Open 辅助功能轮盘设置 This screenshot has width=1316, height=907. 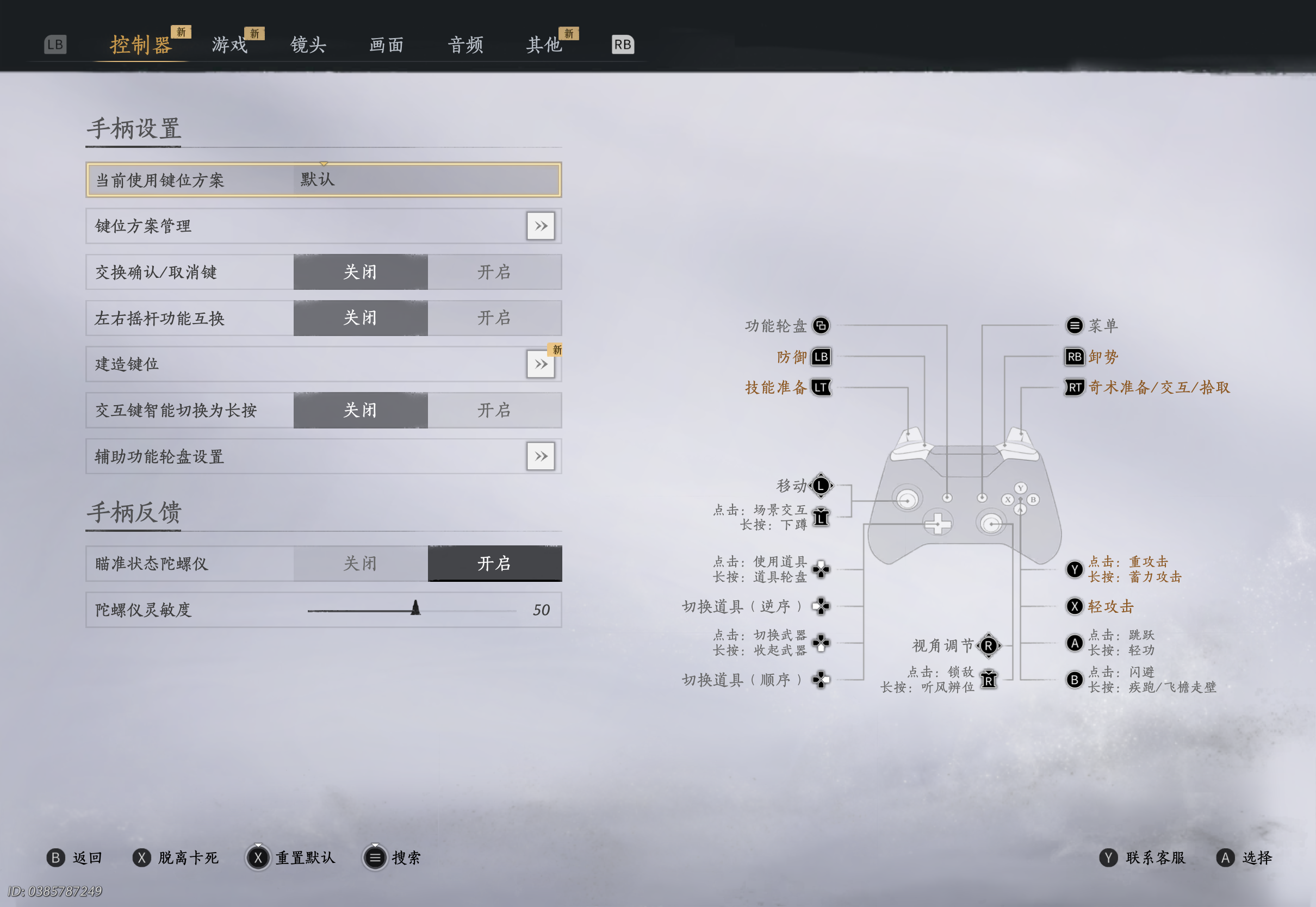541,456
